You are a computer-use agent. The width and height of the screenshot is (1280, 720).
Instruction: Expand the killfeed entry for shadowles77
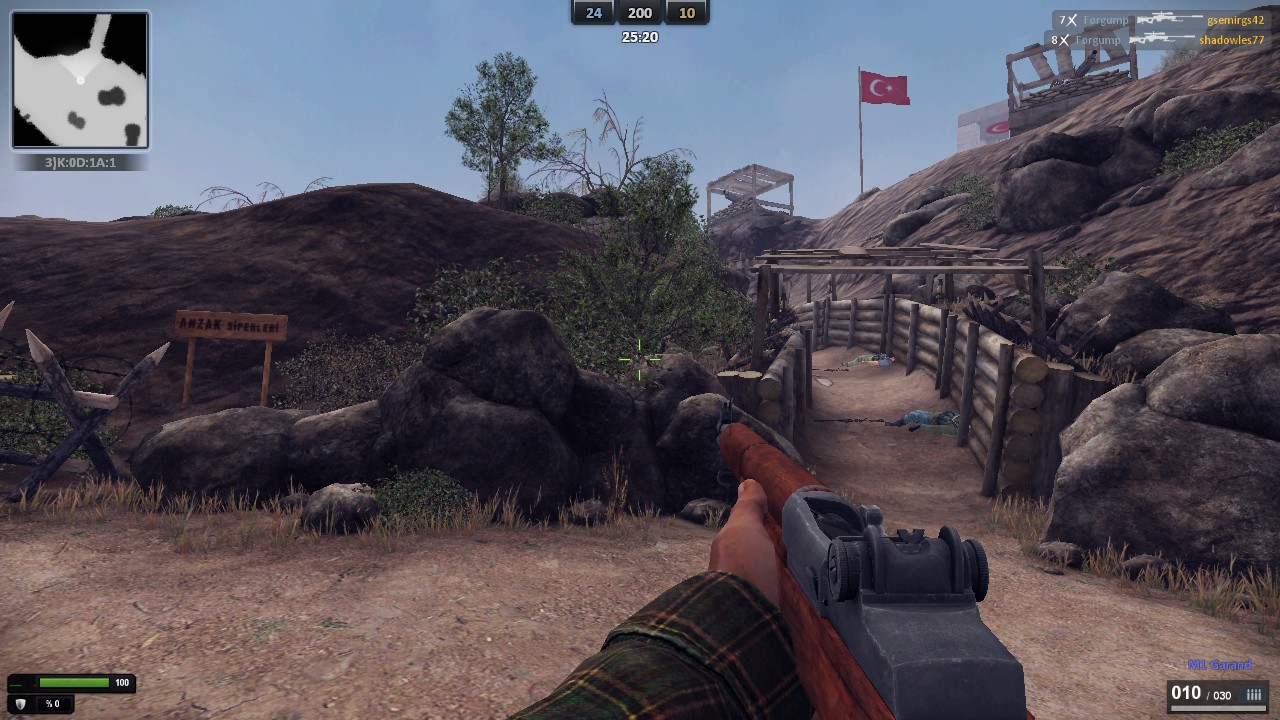pos(1230,40)
